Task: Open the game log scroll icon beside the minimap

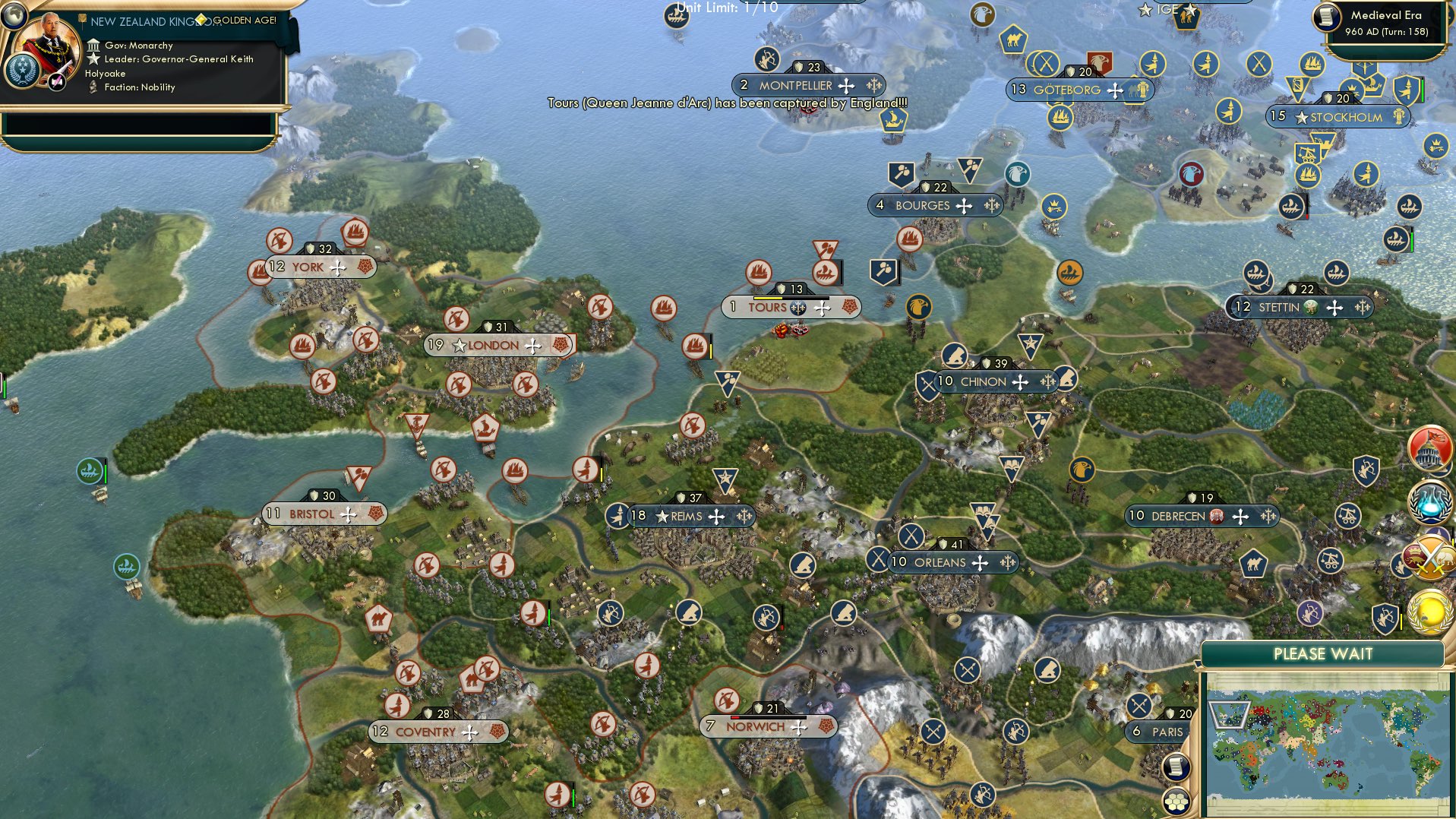Action: (1178, 768)
